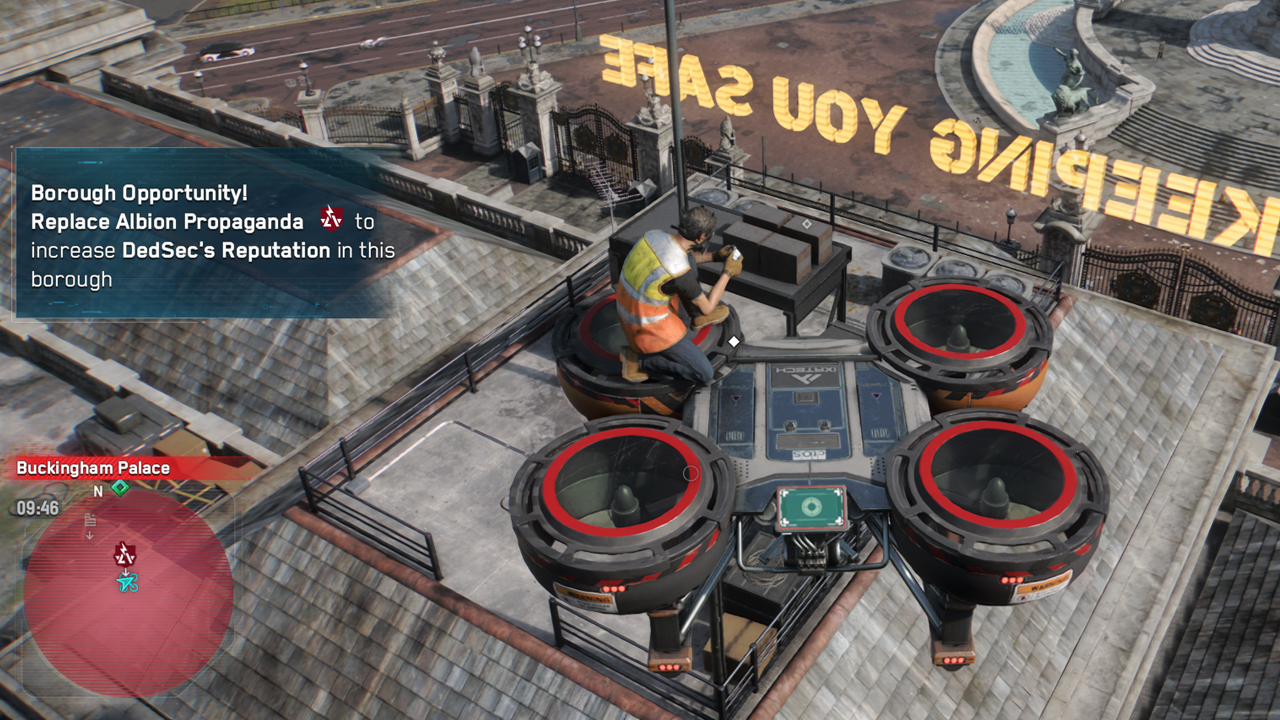The width and height of the screenshot is (1280, 720).
Task: Click the cyan drone player marker on the minimap
Action: point(126,582)
